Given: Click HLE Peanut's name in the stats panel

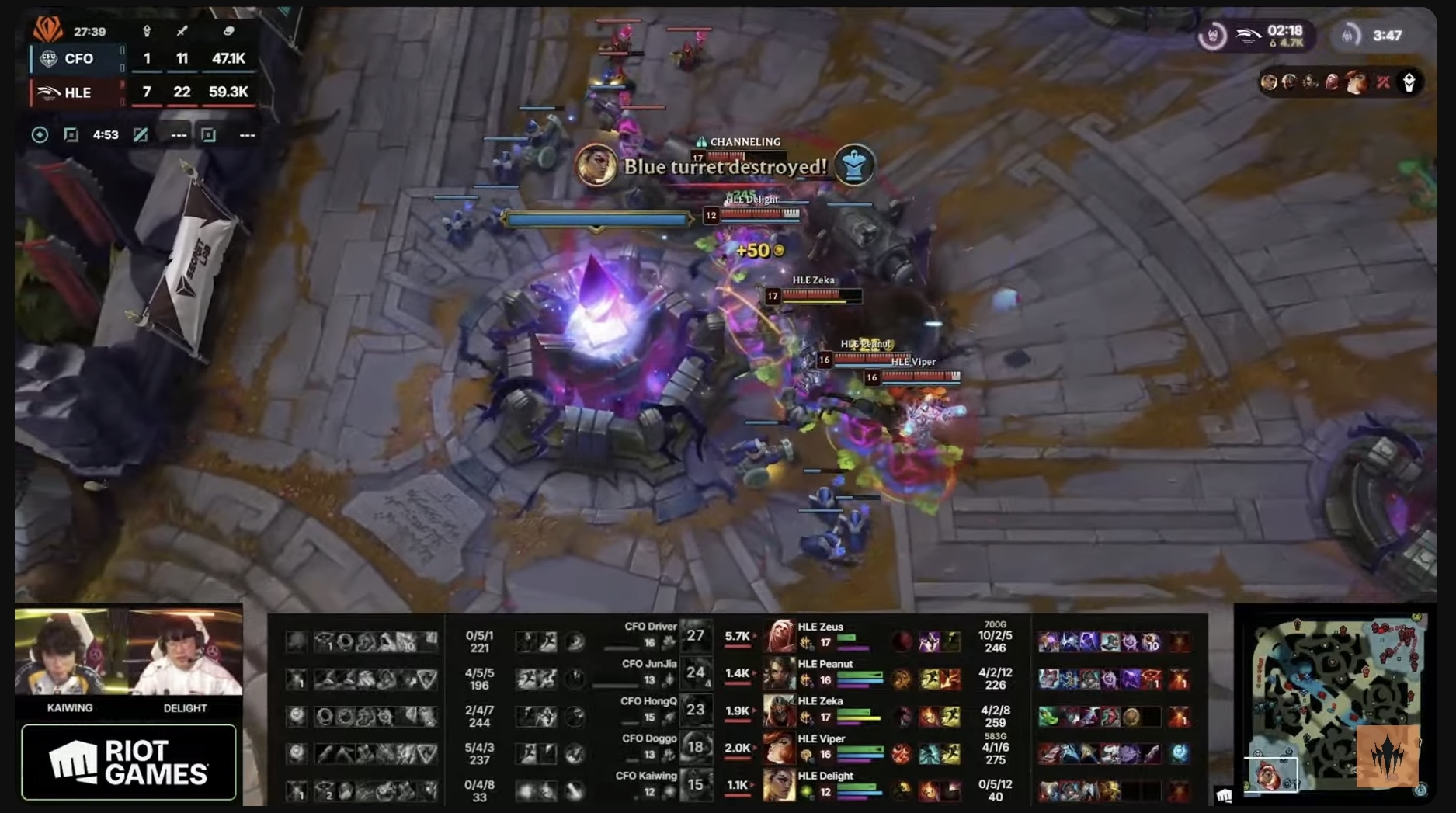Looking at the screenshot, I should pyautogui.click(x=826, y=665).
